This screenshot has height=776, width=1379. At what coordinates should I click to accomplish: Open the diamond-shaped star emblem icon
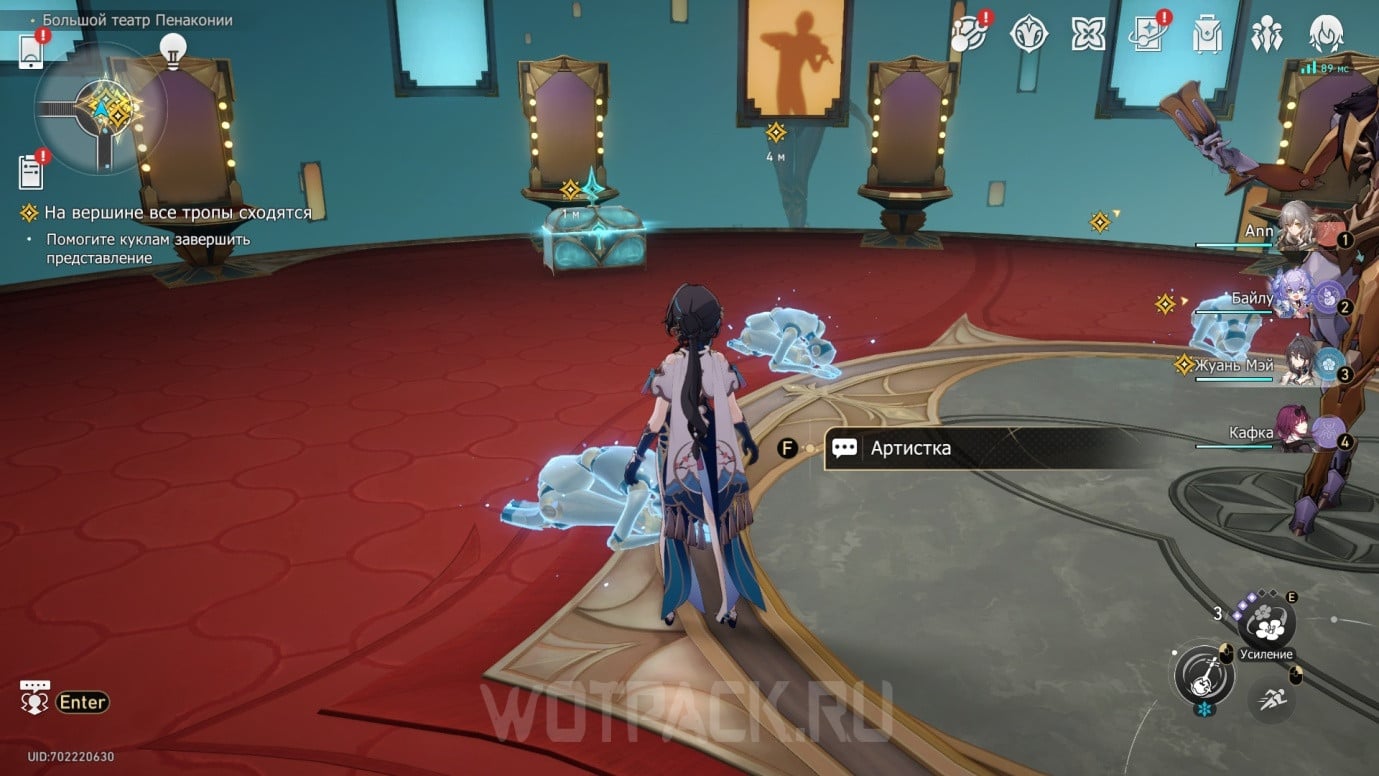click(x=1028, y=35)
